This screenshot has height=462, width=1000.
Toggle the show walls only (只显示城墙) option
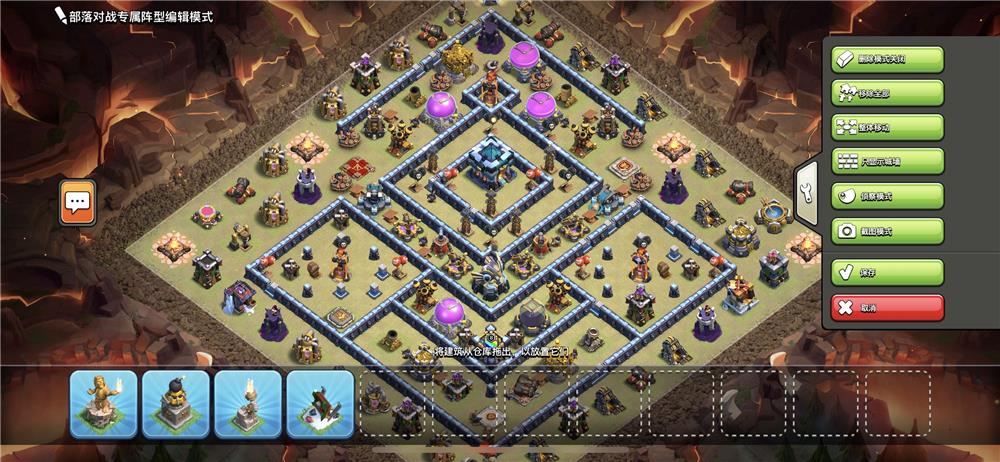pos(886,162)
